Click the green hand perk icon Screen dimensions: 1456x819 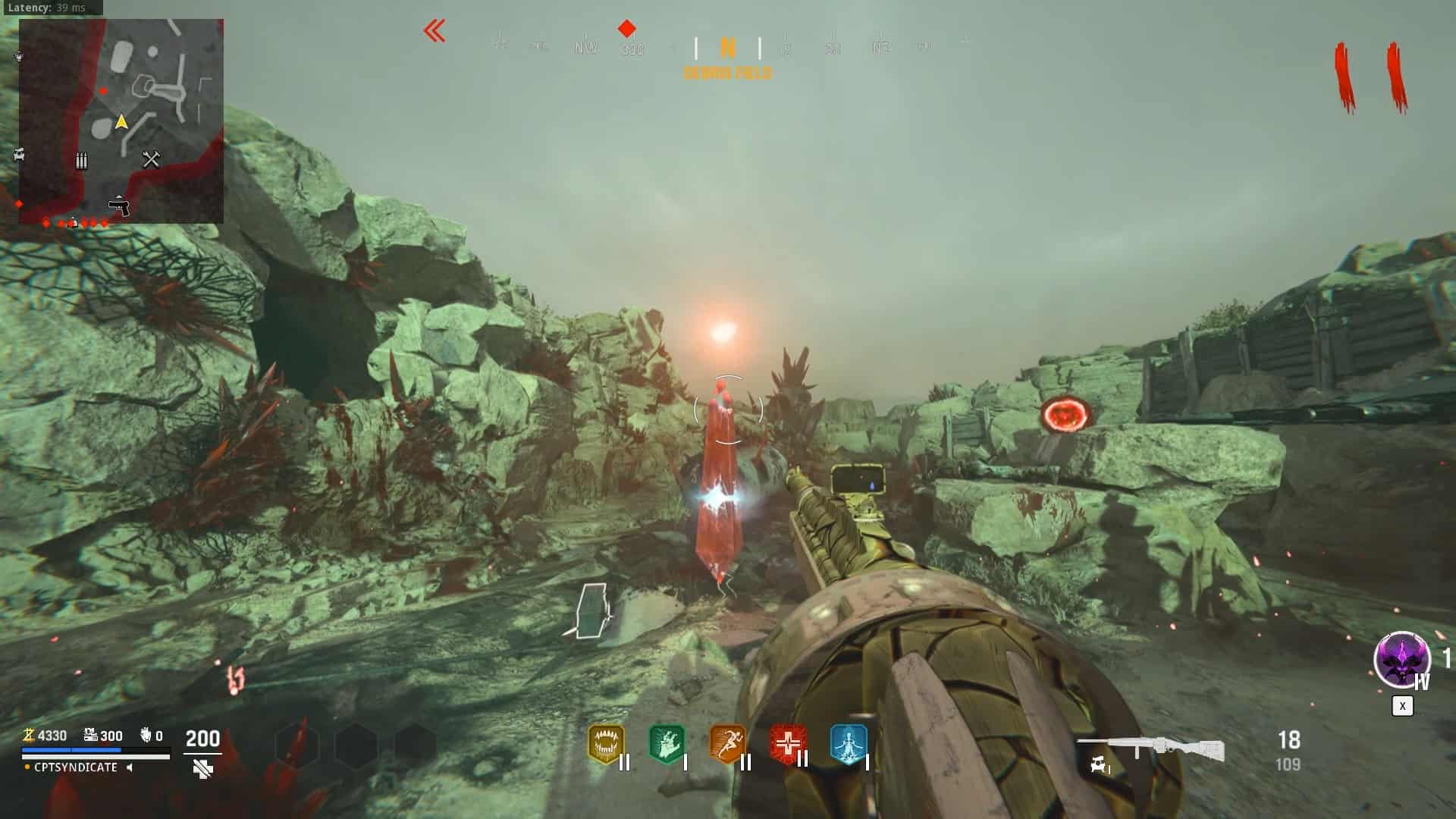click(x=667, y=744)
